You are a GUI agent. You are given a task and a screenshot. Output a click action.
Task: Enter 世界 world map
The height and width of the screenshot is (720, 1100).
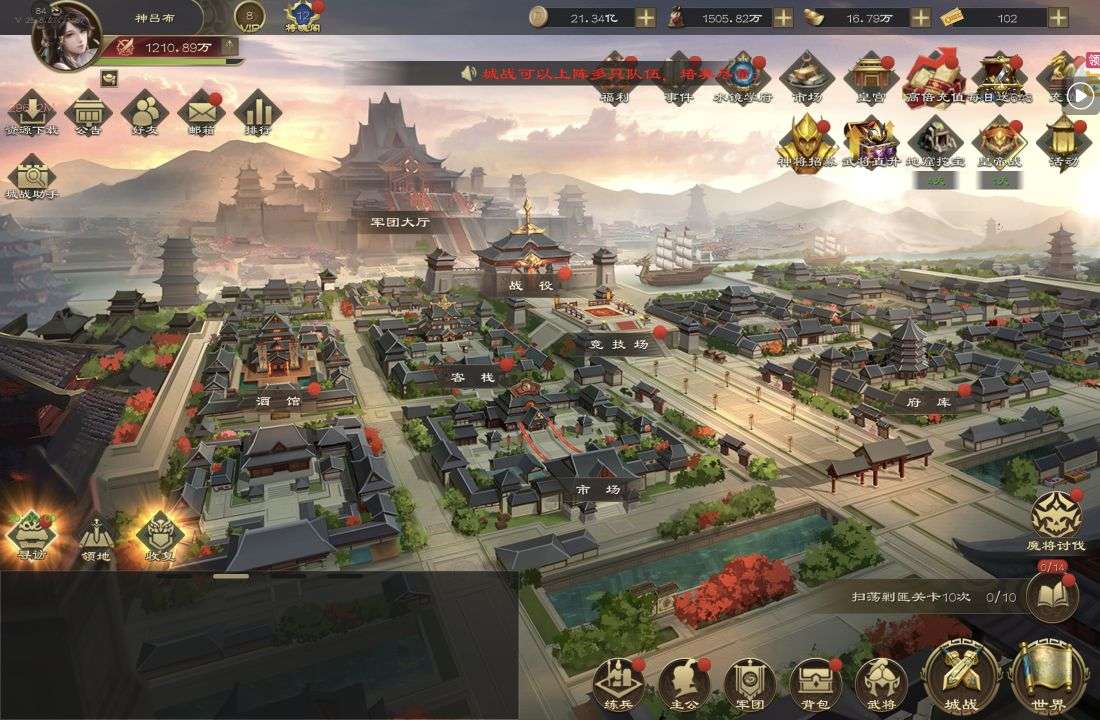(x=1048, y=676)
